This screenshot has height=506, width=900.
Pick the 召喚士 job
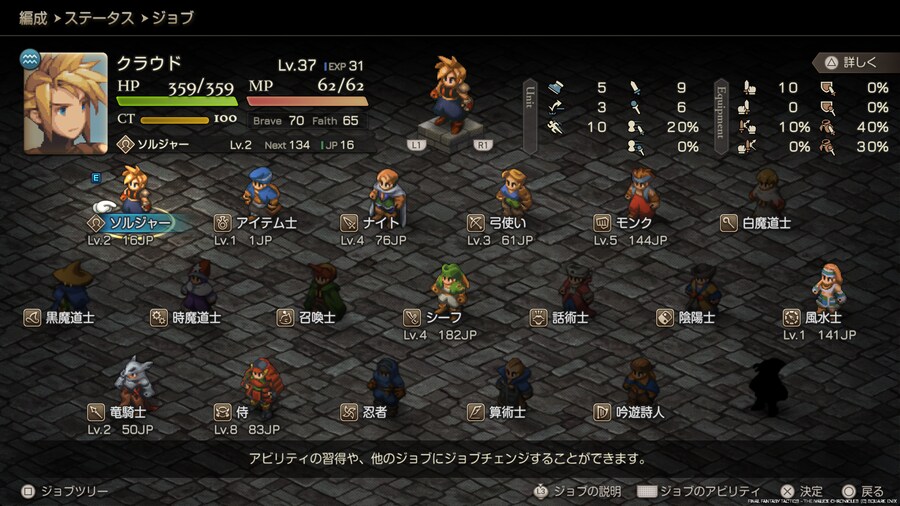tap(318, 318)
